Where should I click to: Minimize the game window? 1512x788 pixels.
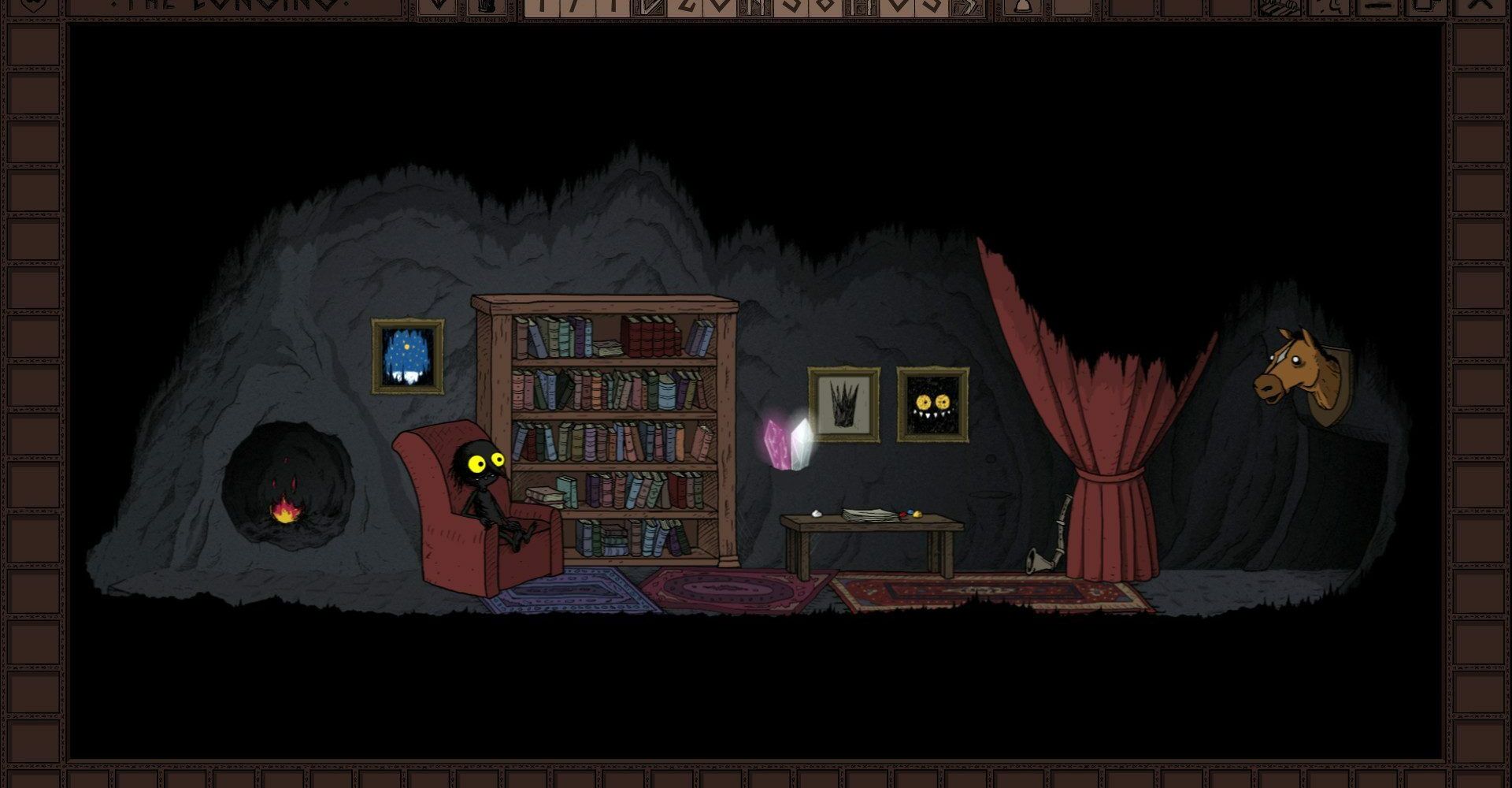tap(1378, 6)
